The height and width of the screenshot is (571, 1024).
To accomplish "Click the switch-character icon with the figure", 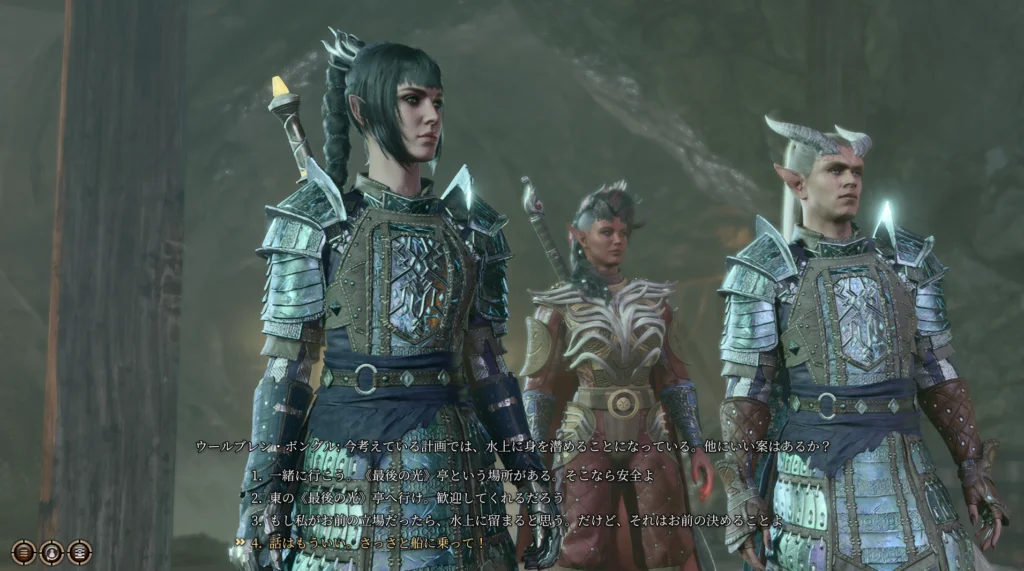I will [x=51, y=551].
